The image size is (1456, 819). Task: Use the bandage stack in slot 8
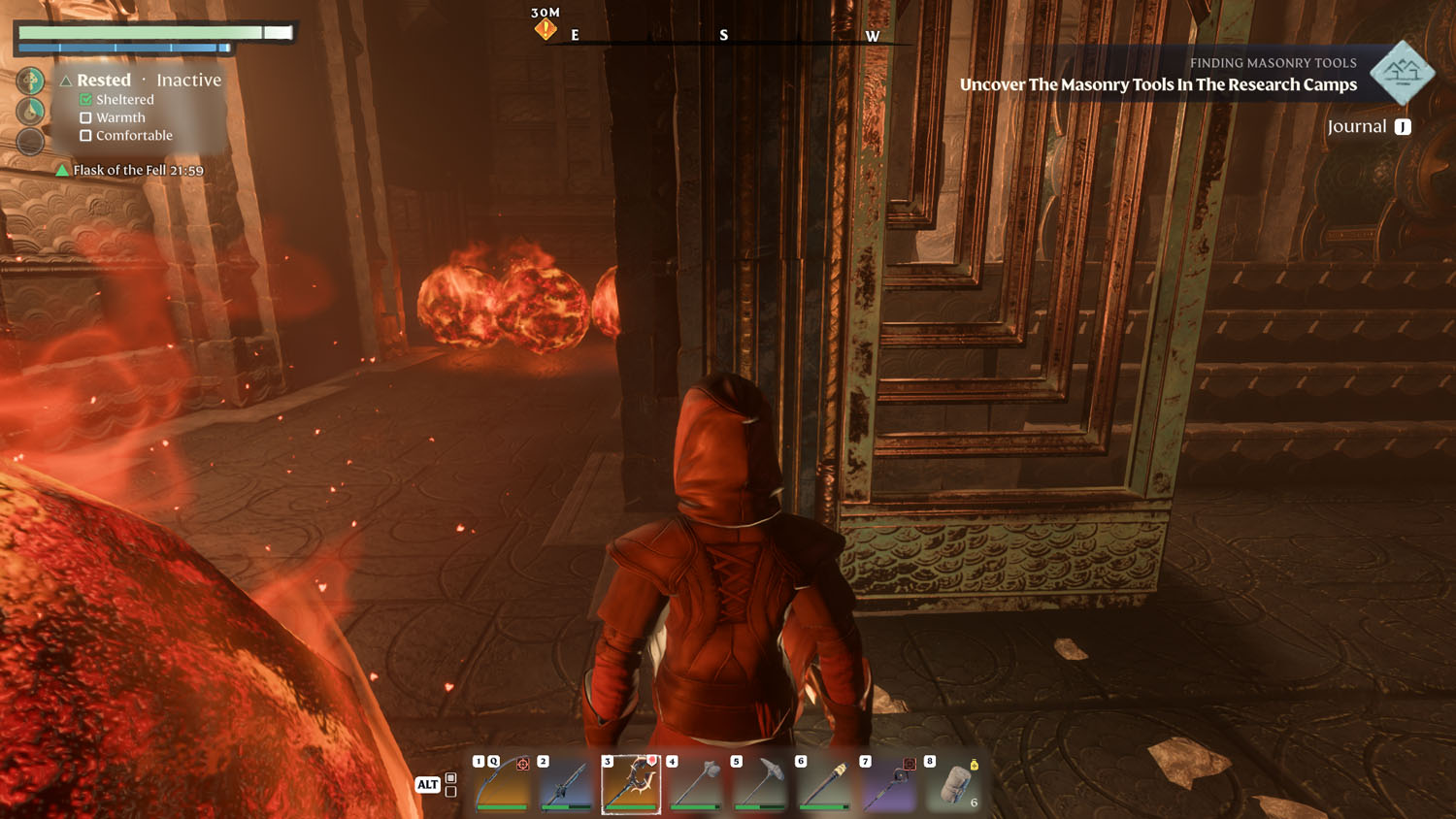point(954,784)
